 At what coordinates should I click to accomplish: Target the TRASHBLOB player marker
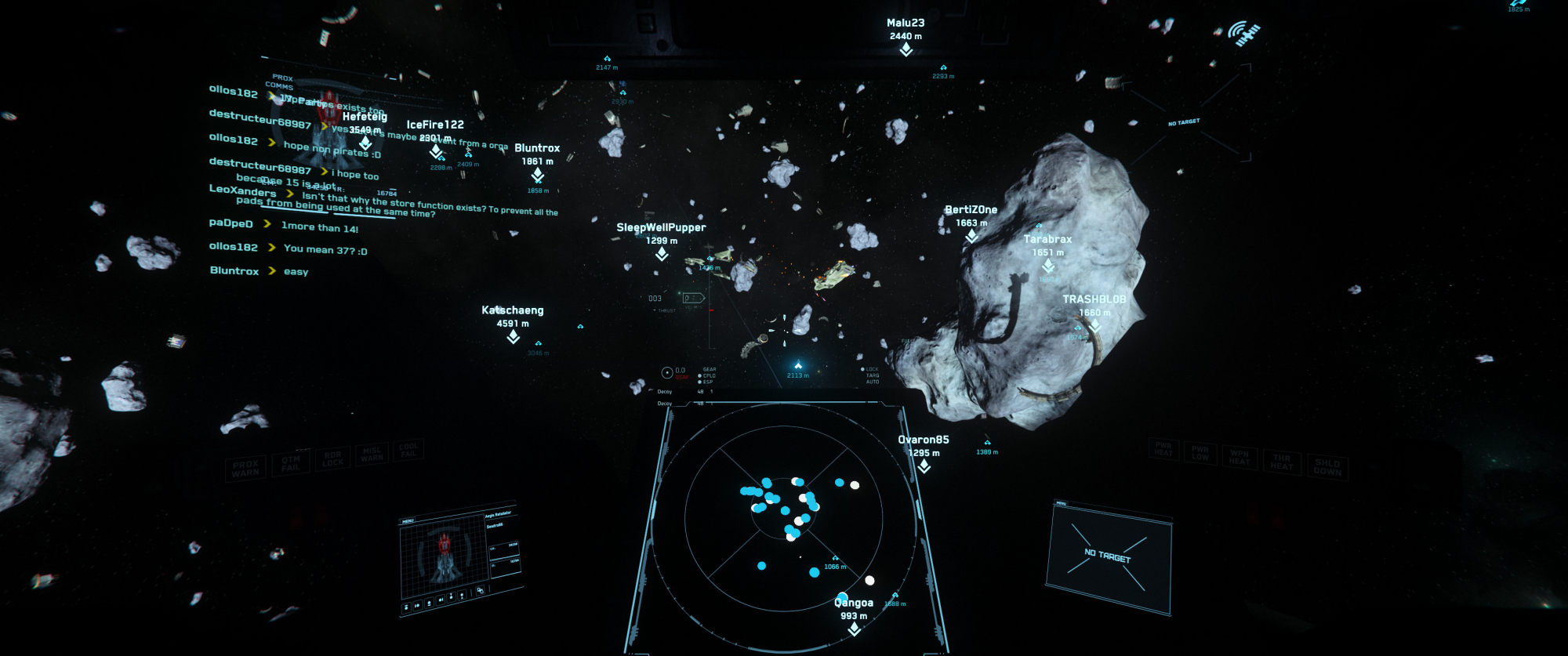pos(1094,325)
